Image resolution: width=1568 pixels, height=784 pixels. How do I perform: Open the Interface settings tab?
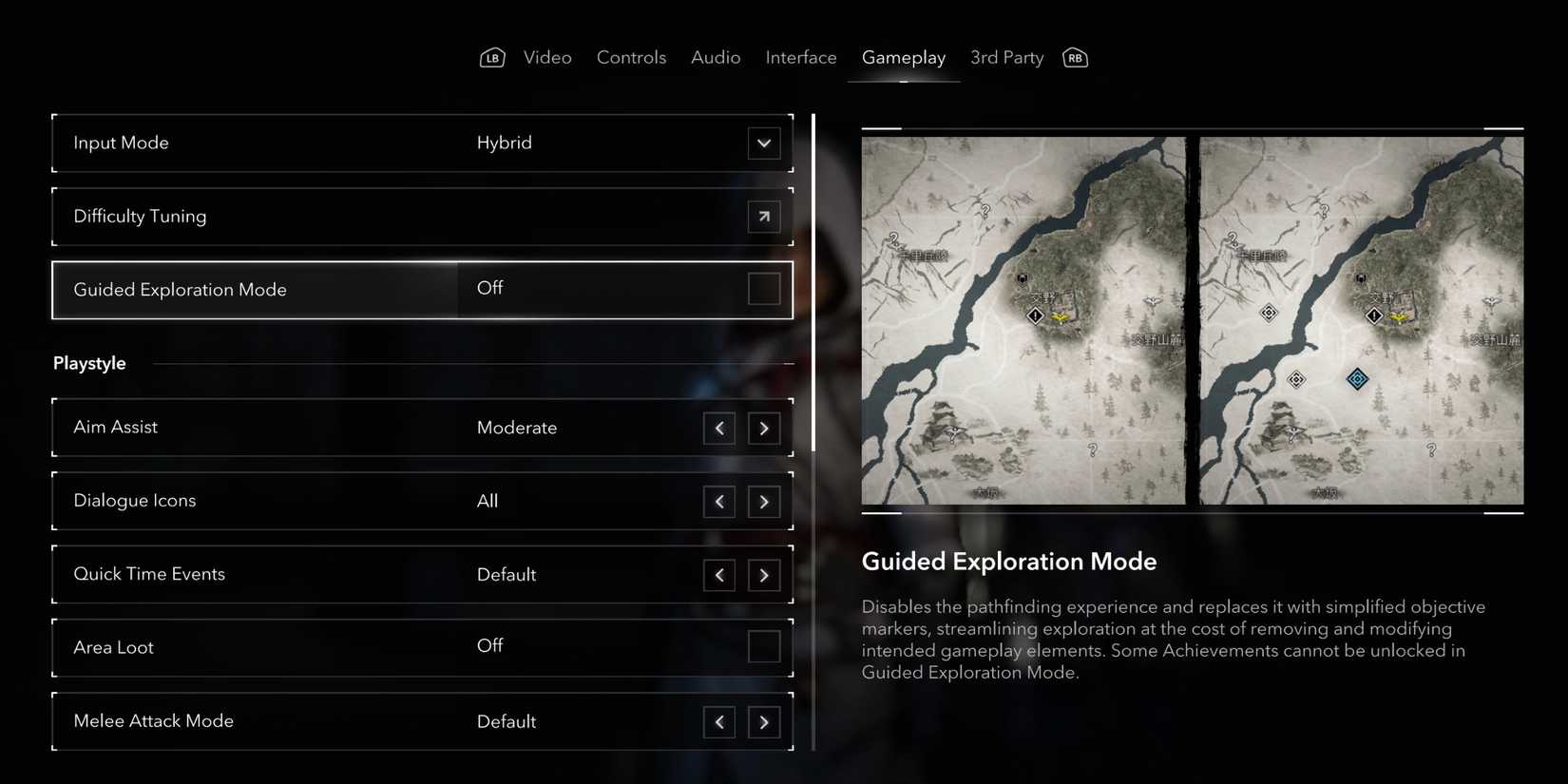tap(800, 57)
